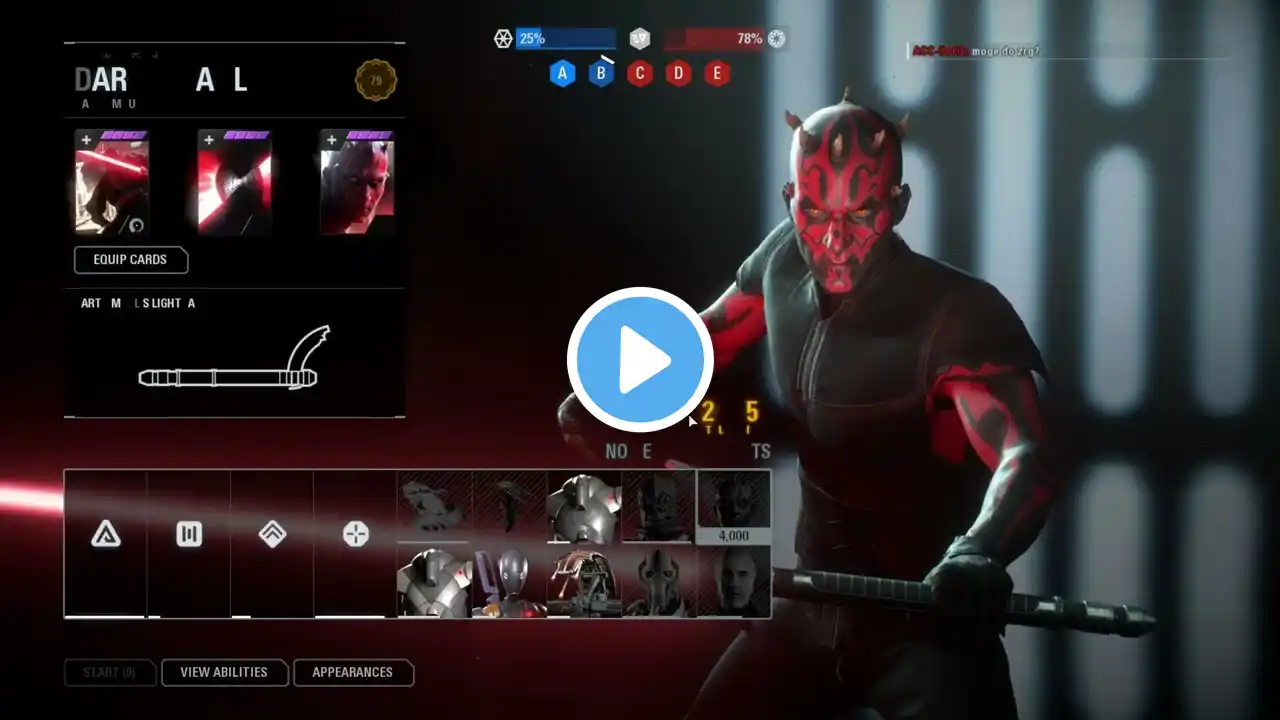Pick the General Grievous hero portrait
Viewport: 1280px width, 720px height.
point(659,581)
